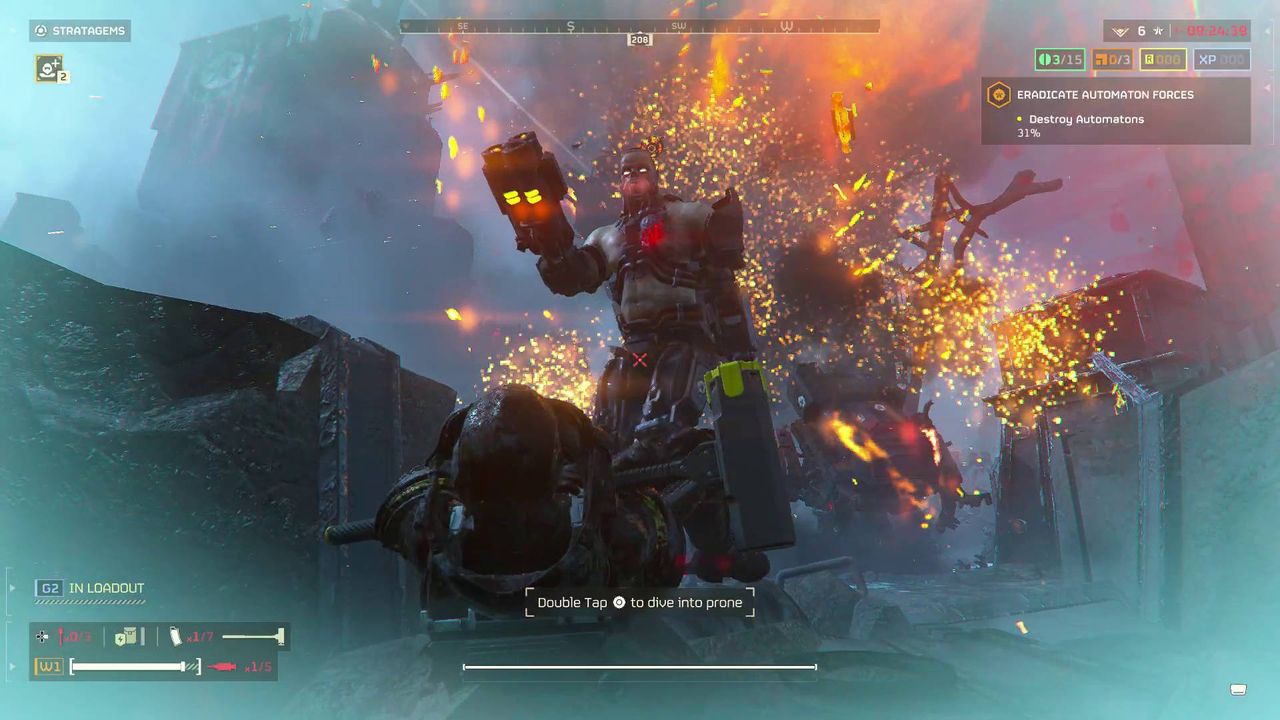Click the crosshair icon in the ammo panel

coord(40,636)
